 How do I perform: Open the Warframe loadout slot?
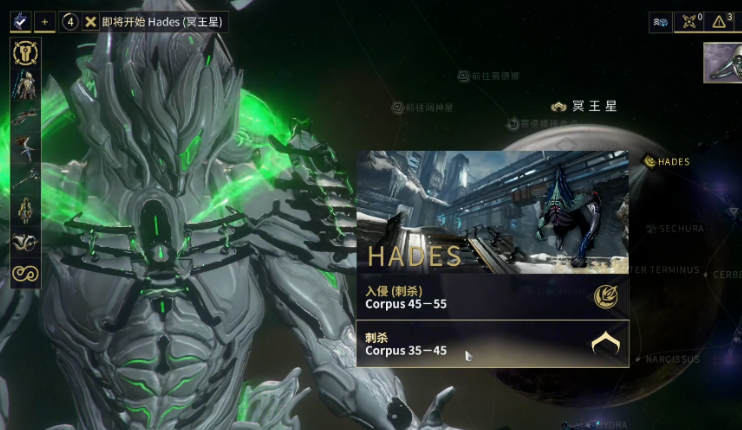24,84
